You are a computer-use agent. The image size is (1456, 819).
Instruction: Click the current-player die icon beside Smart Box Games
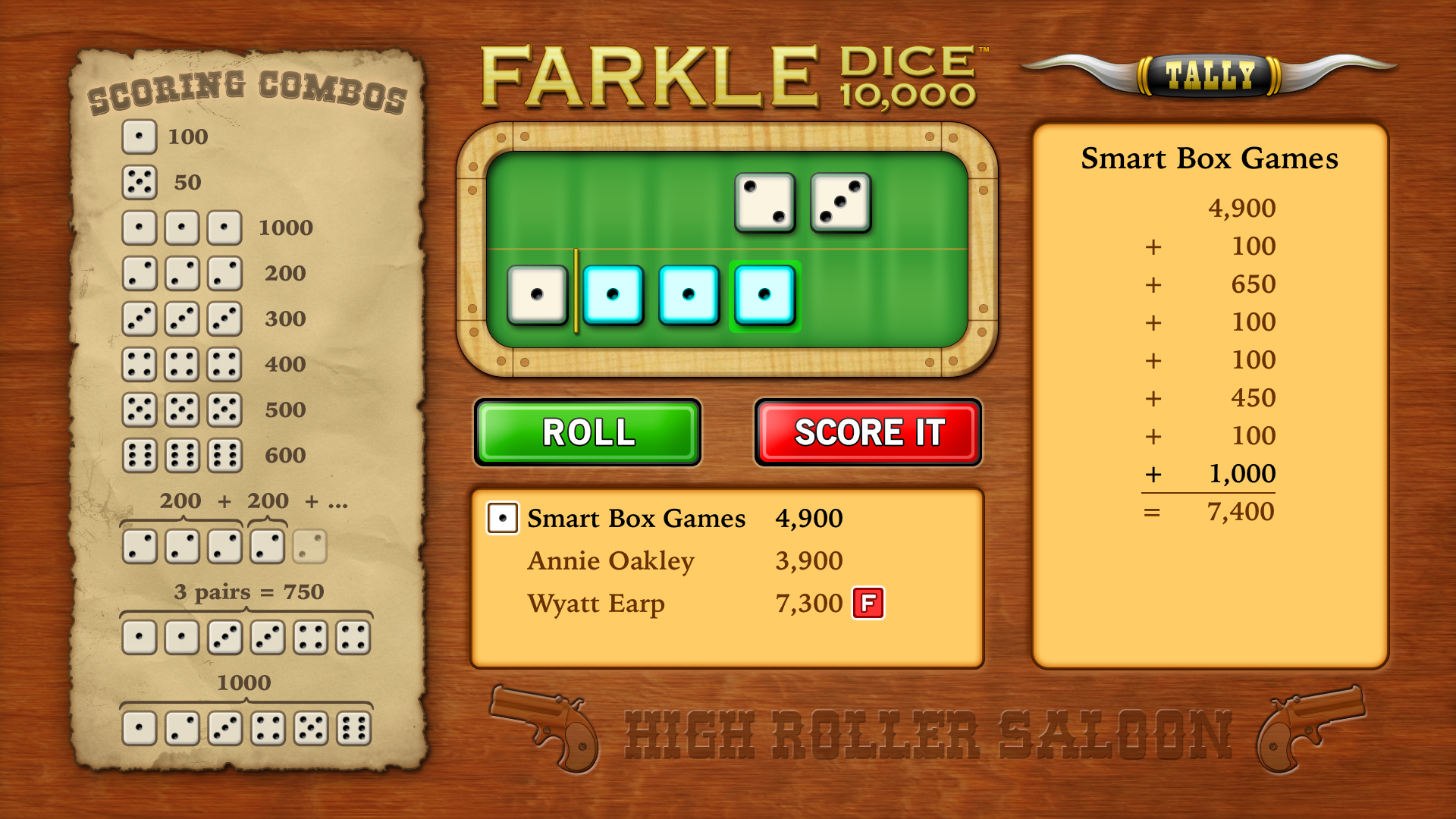pyautogui.click(x=502, y=519)
